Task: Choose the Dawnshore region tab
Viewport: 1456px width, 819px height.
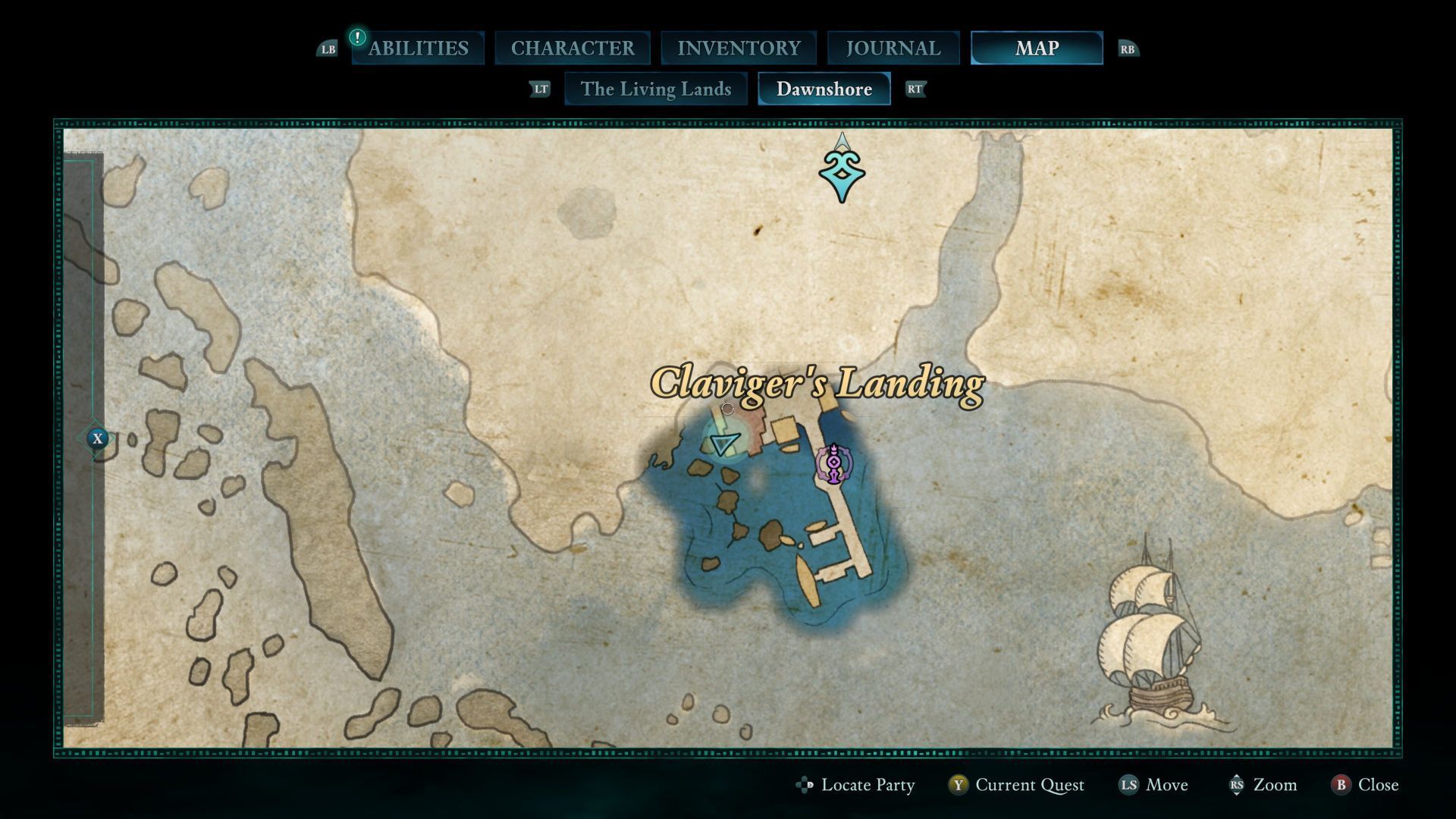Action: click(x=824, y=89)
